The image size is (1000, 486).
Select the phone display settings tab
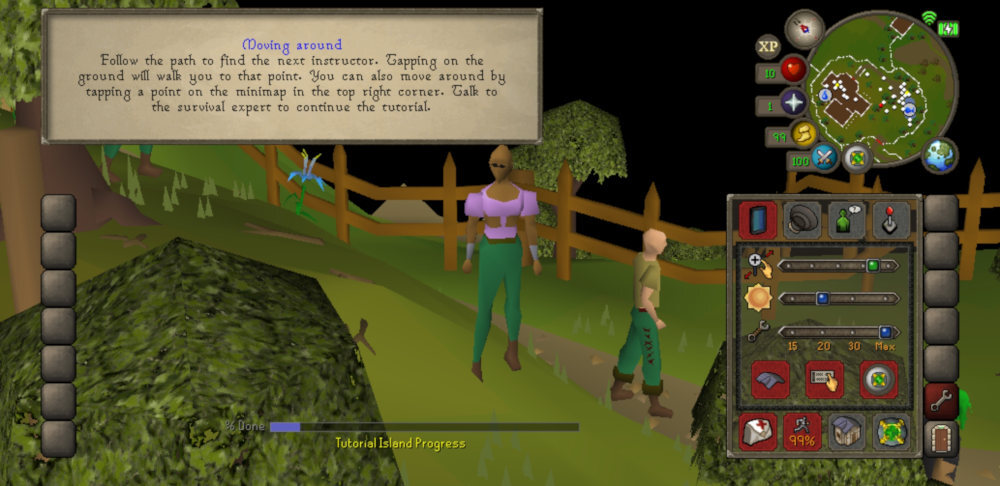(758, 219)
